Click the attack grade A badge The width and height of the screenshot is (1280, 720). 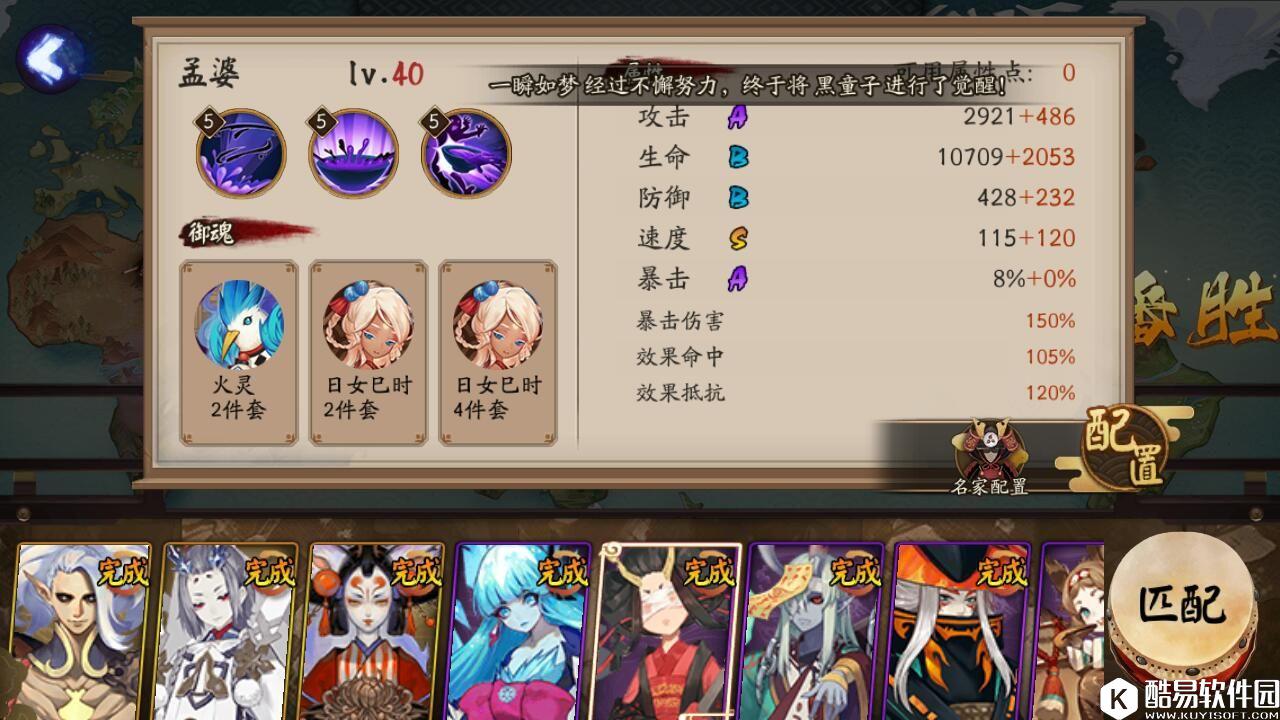pos(736,120)
